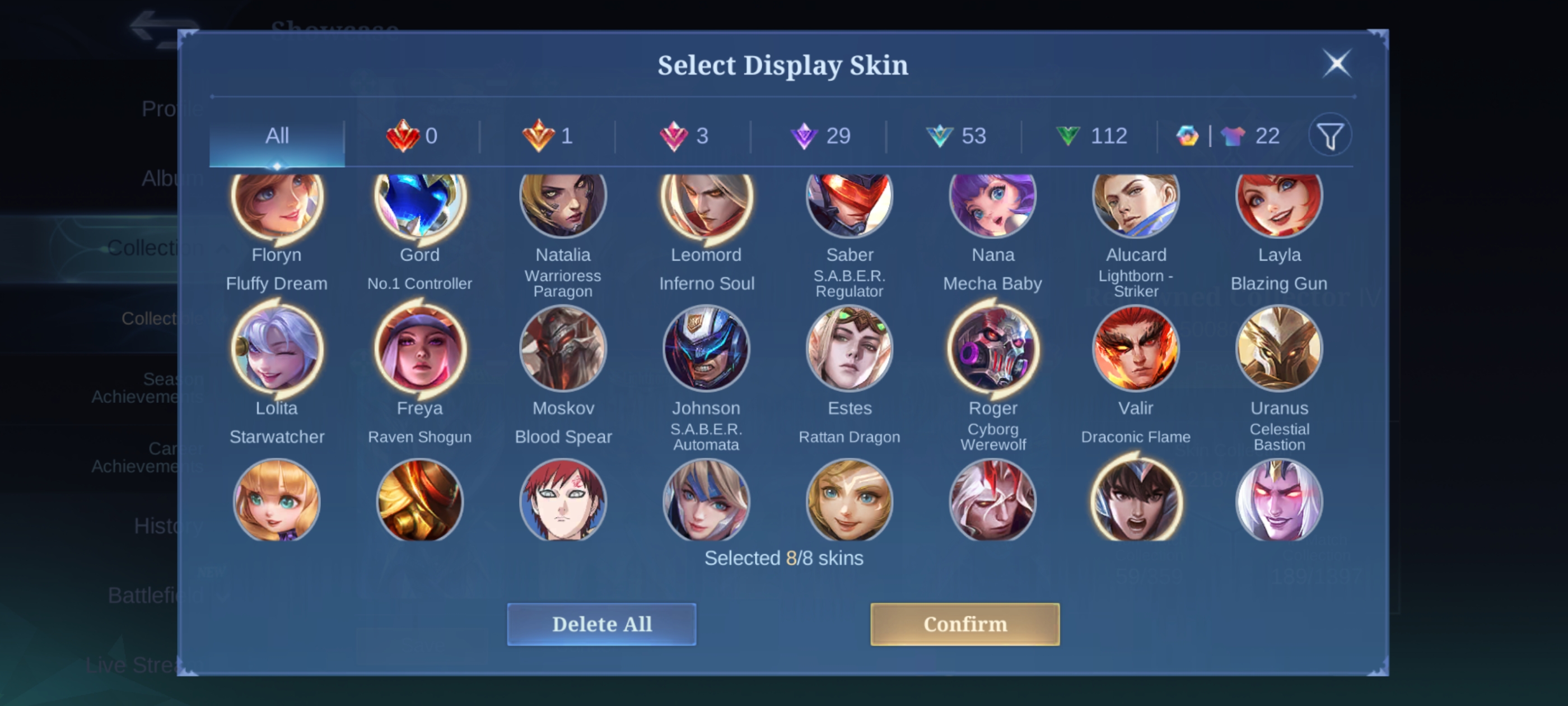The image size is (1568, 706).
Task: Confirm the selected display skins
Action: [x=964, y=624]
